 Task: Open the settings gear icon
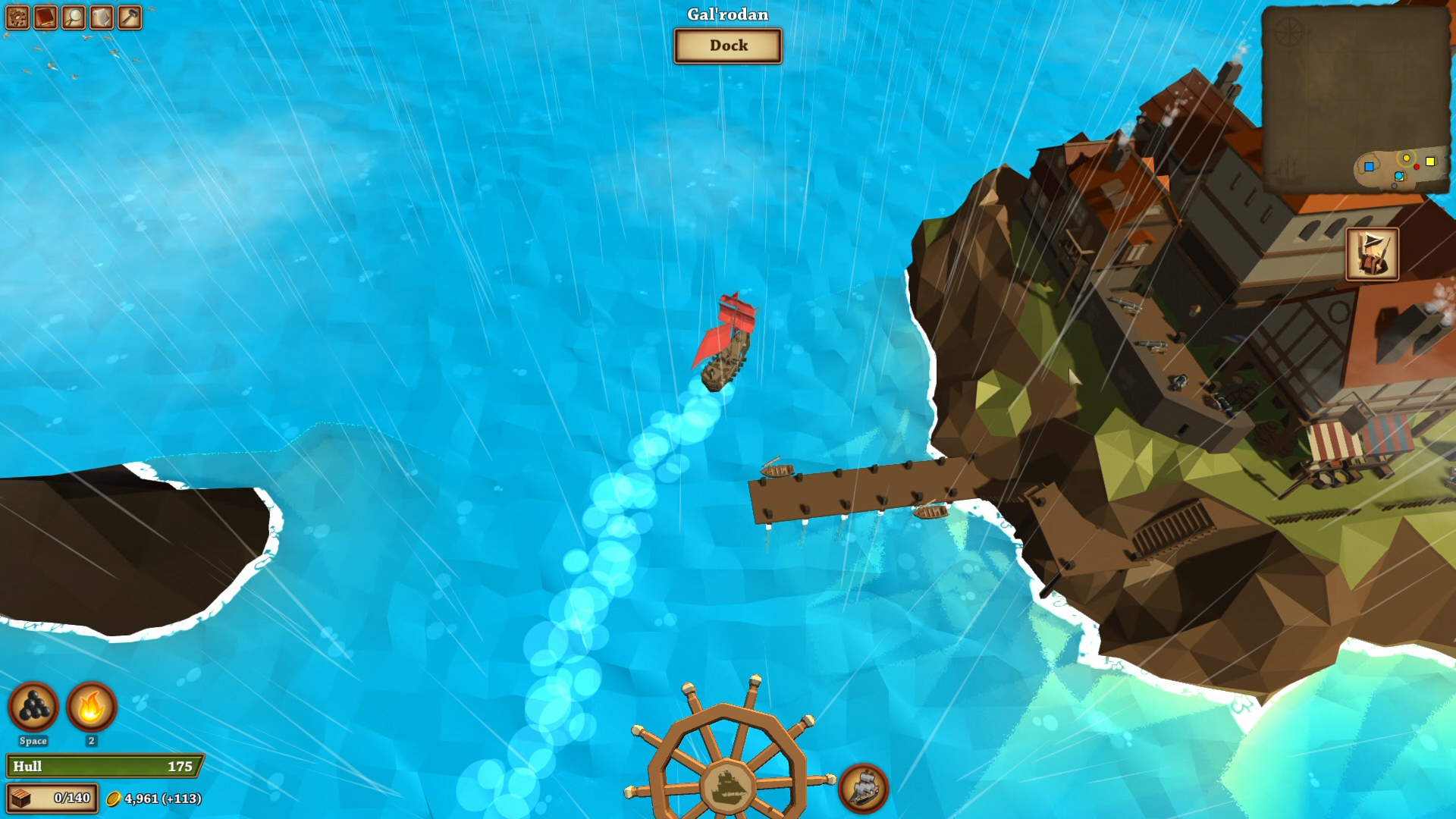[17, 16]
